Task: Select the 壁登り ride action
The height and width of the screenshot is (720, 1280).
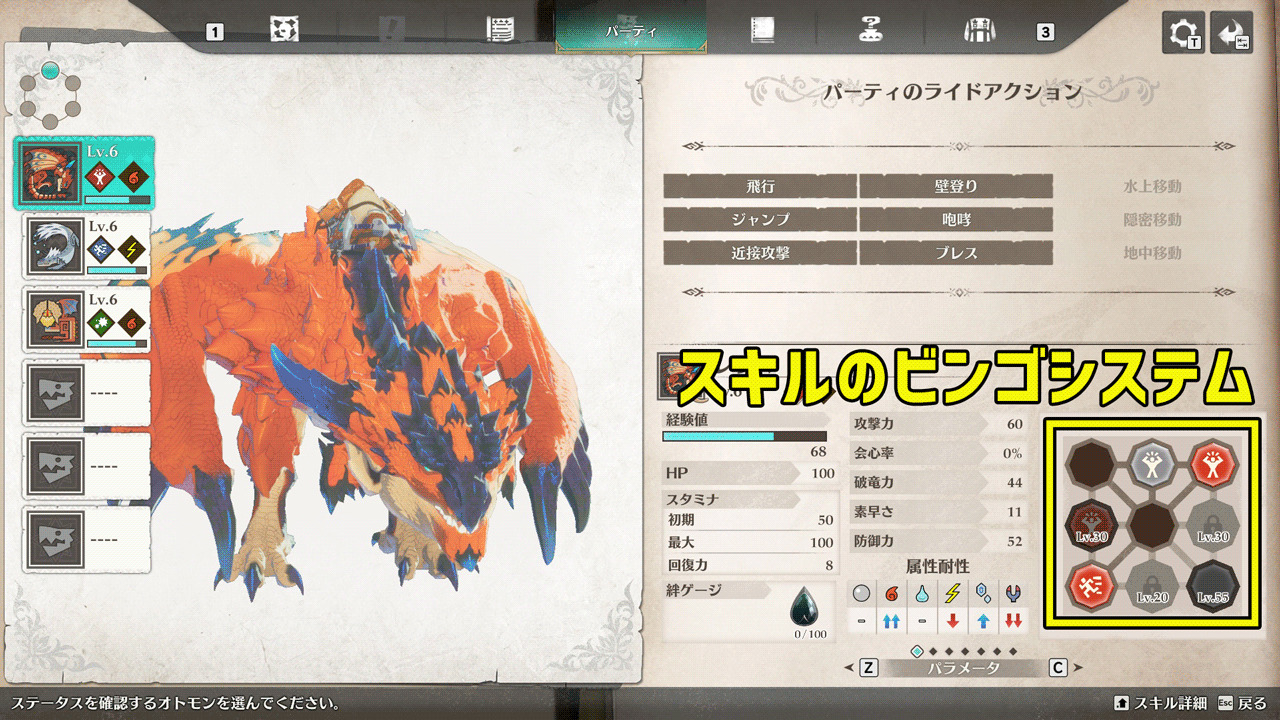Action: tap(955, 186)
